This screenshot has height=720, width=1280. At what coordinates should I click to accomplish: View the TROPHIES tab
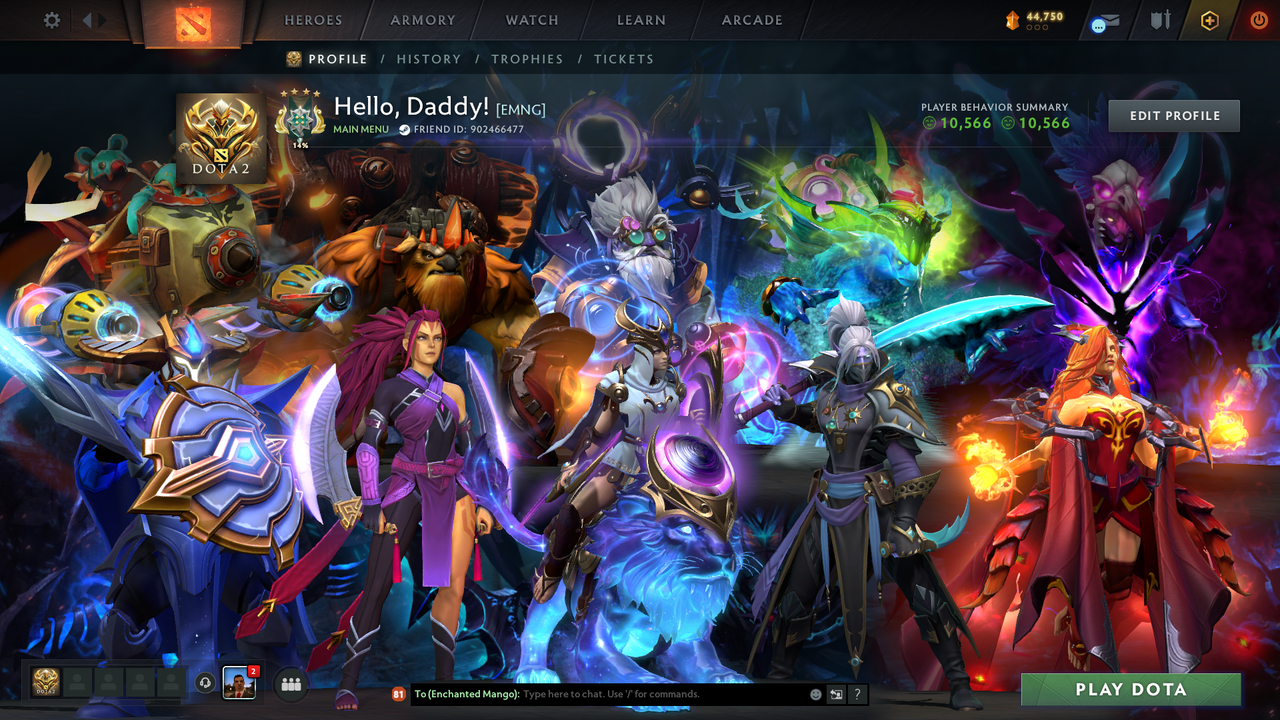click(x=527, y=59)
